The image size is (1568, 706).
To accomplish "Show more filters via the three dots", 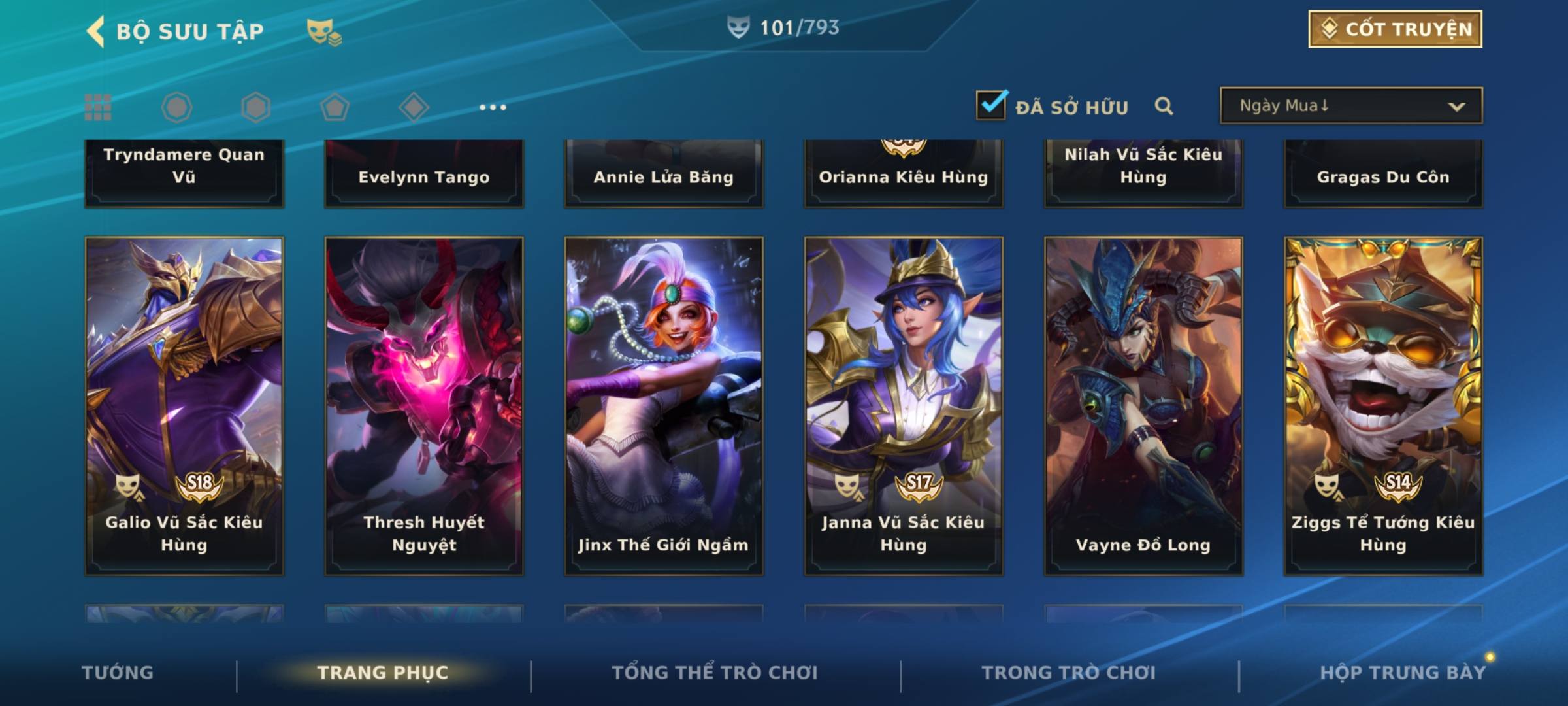I will (493, 107).
